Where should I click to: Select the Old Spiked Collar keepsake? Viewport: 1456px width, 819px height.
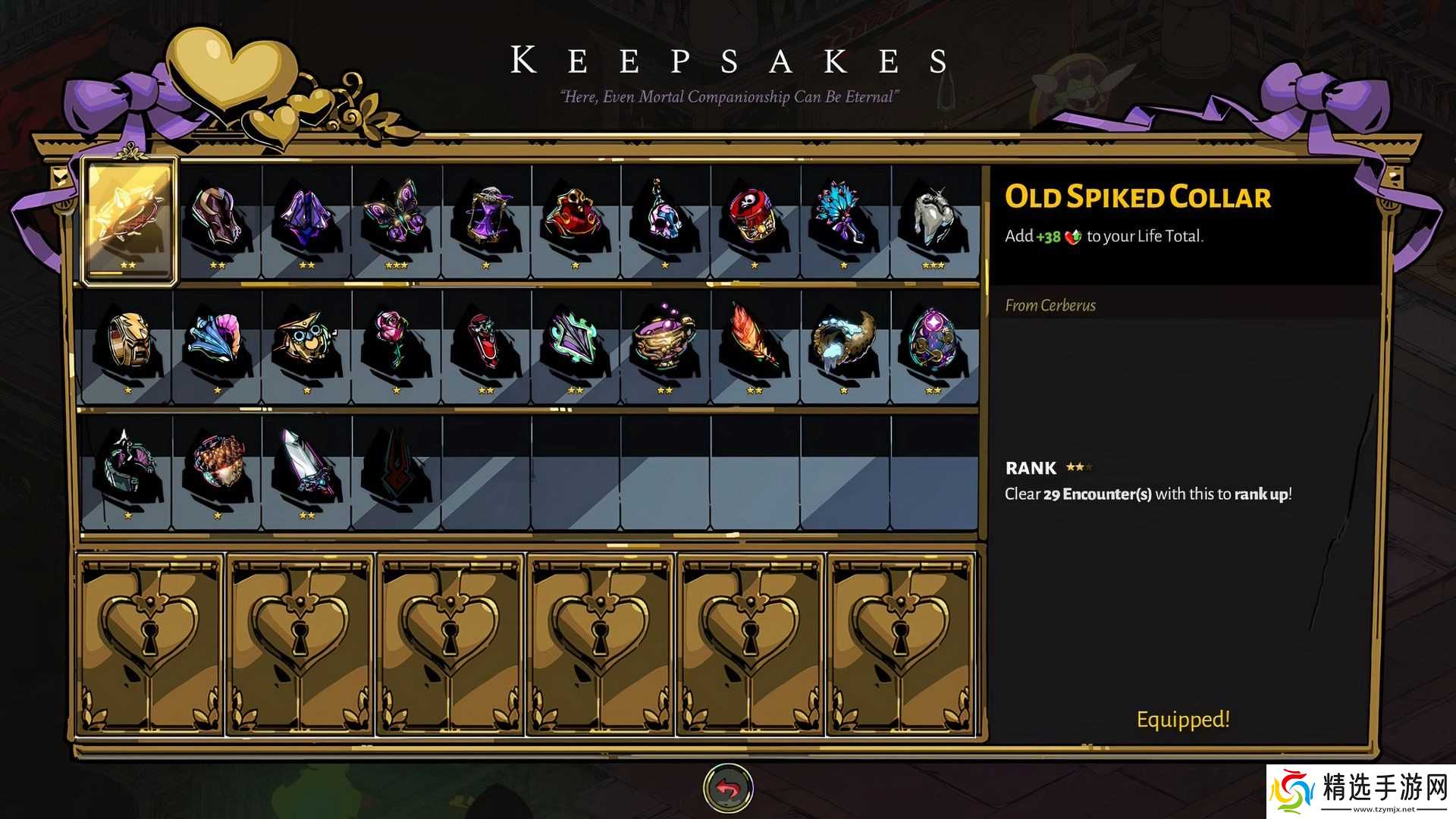130,220
